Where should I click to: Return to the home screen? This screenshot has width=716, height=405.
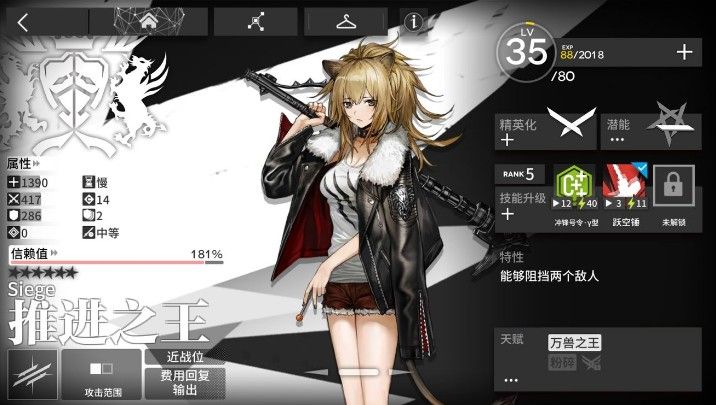147,22
